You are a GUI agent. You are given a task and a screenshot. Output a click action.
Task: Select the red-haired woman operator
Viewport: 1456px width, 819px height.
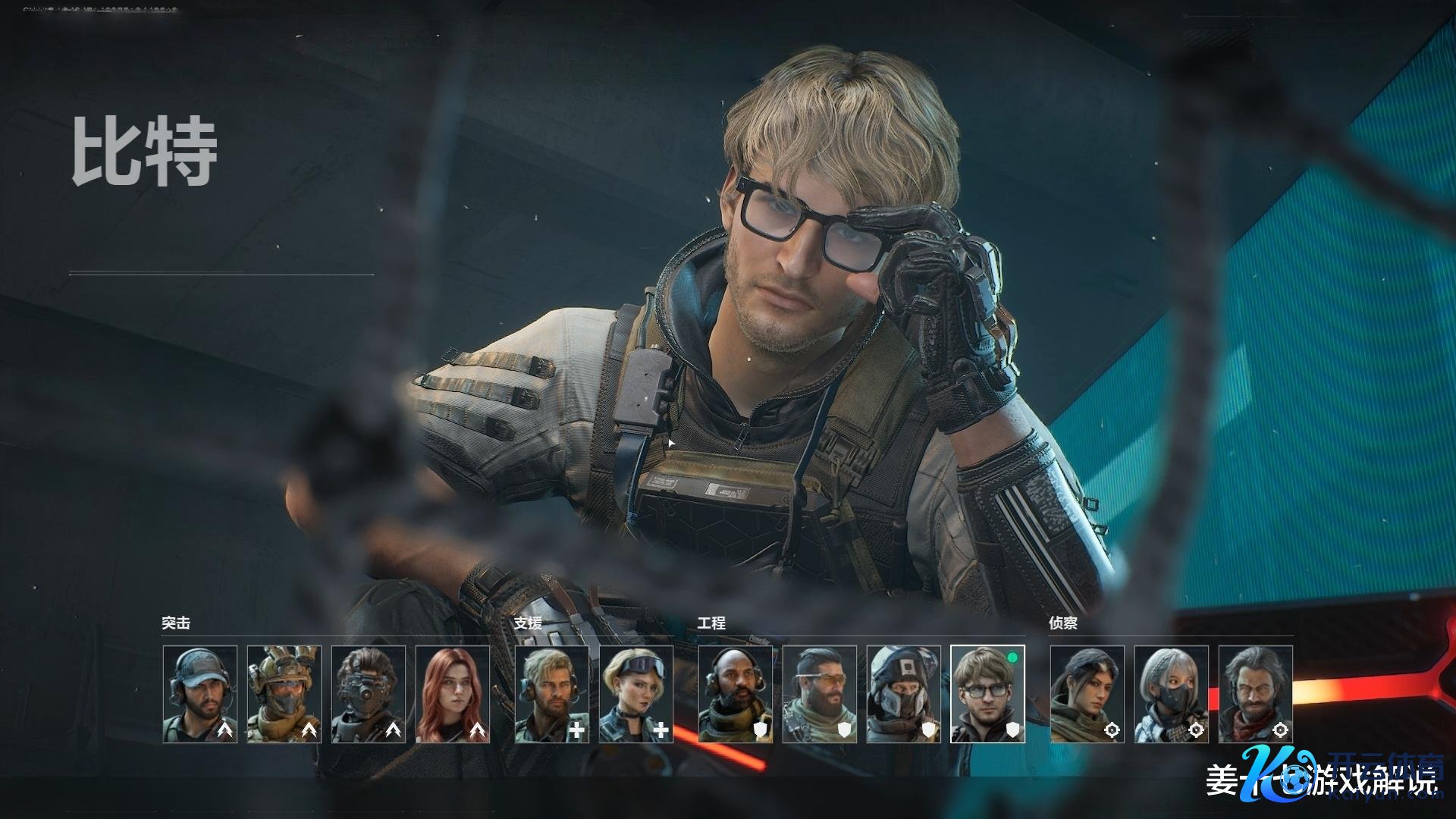click(x=452, y=694)
